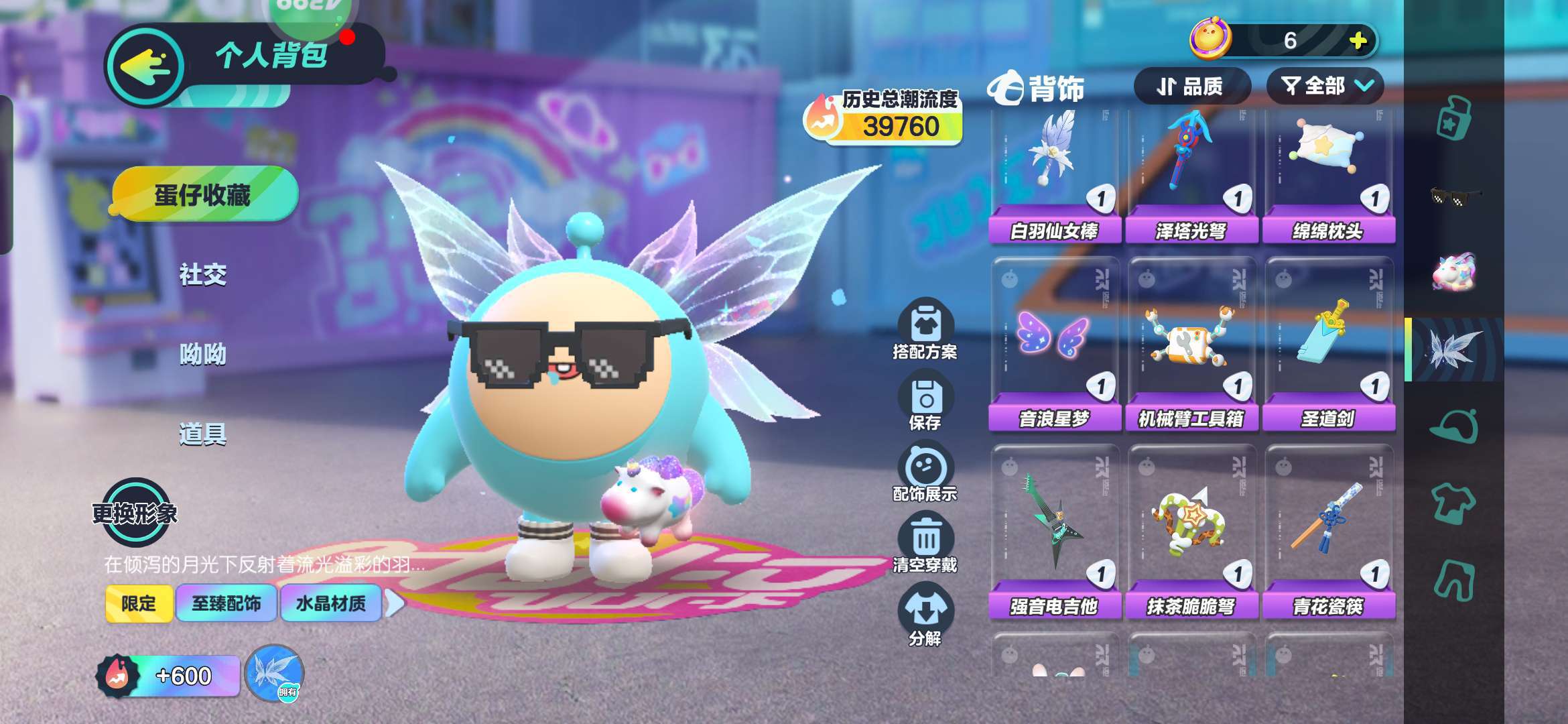Clear all worn items with 清空穿戴
The image size is (1568, 724).
point(925,543)
